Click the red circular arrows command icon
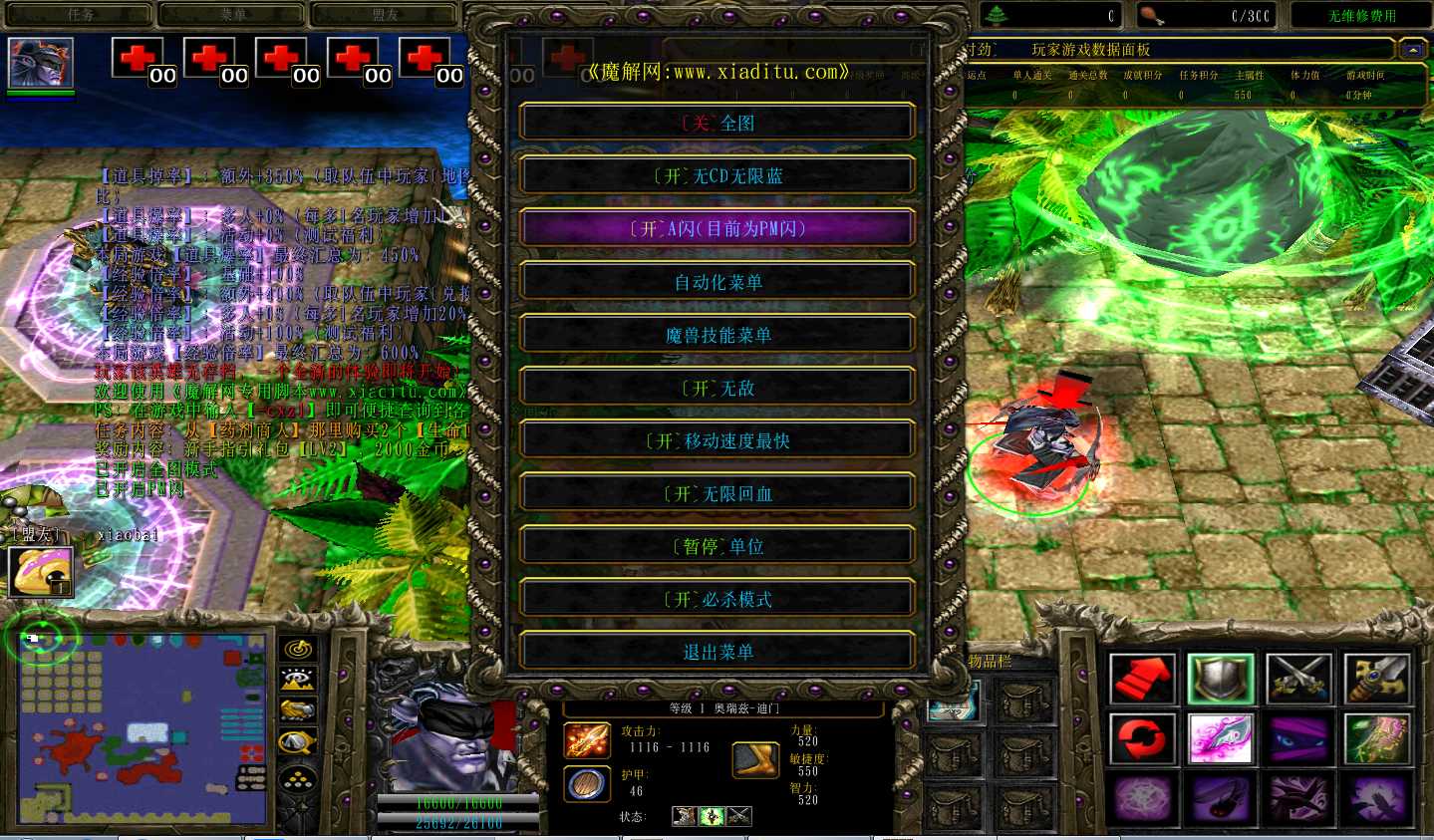1434x840 pixels. 1143,739
